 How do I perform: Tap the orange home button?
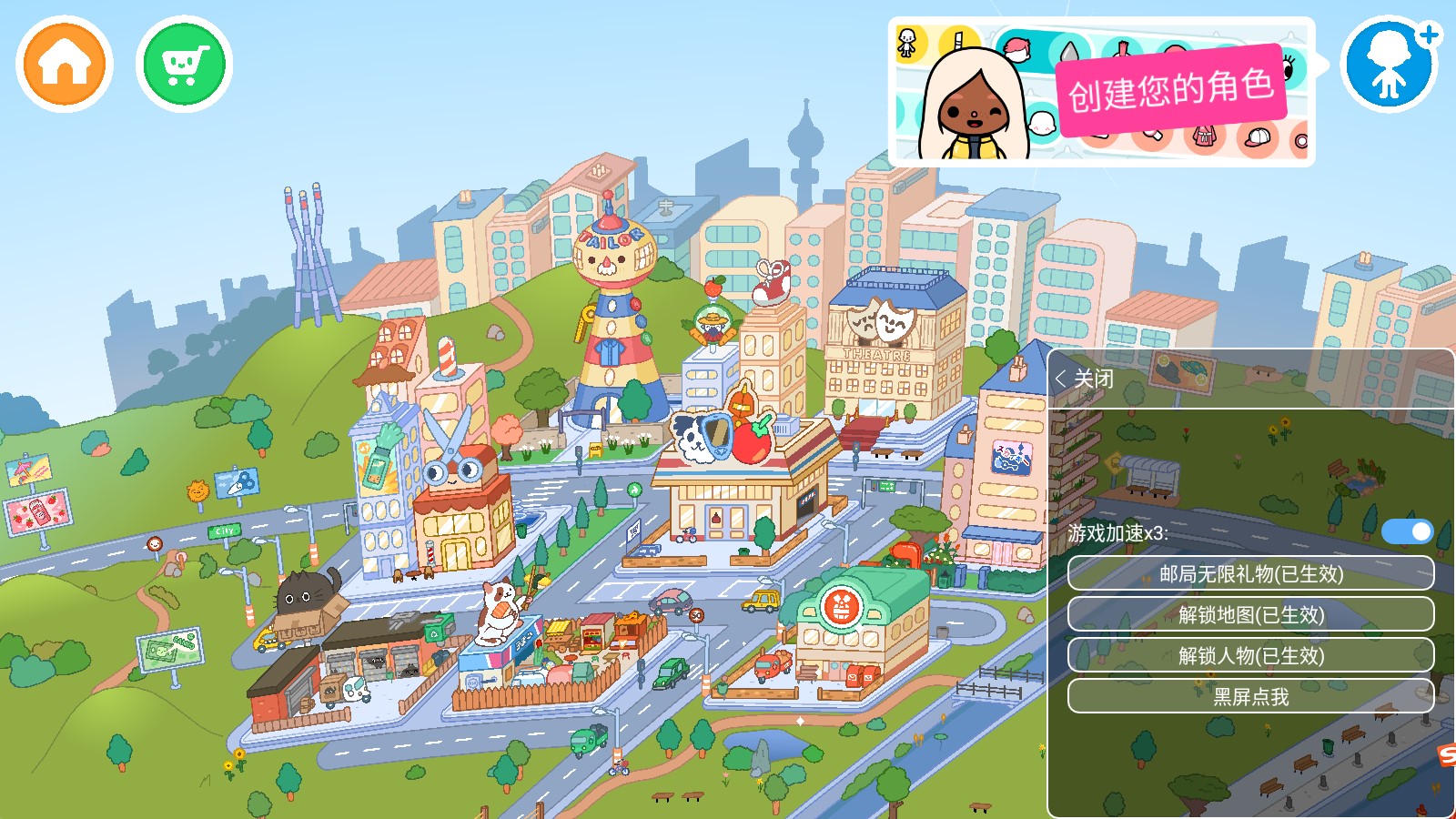point(65,65)
